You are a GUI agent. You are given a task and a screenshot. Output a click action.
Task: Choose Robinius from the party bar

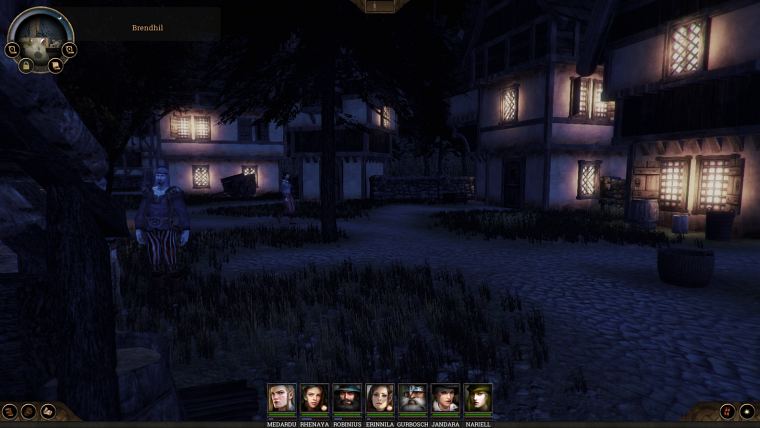point(347,398)
